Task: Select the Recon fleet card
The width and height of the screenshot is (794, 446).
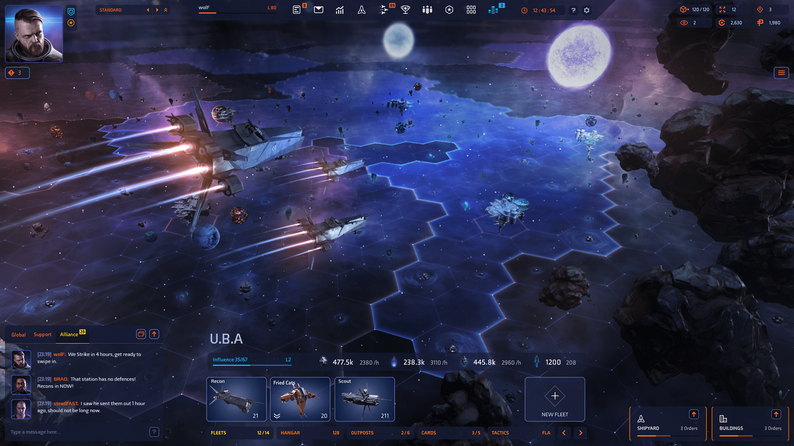Action: [x=236, y=399]
